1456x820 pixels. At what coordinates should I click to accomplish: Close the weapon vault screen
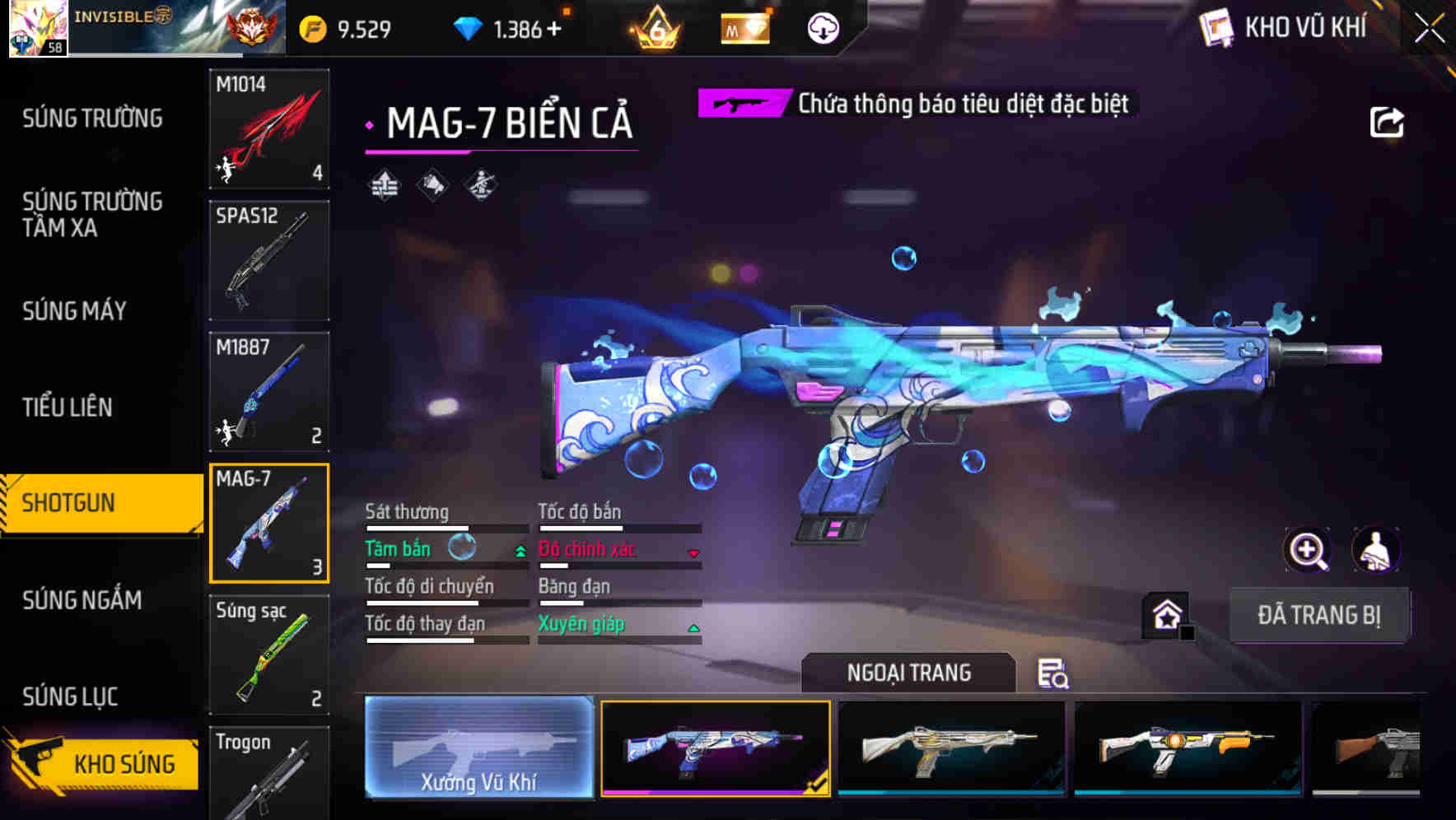tap(1430, 29)
